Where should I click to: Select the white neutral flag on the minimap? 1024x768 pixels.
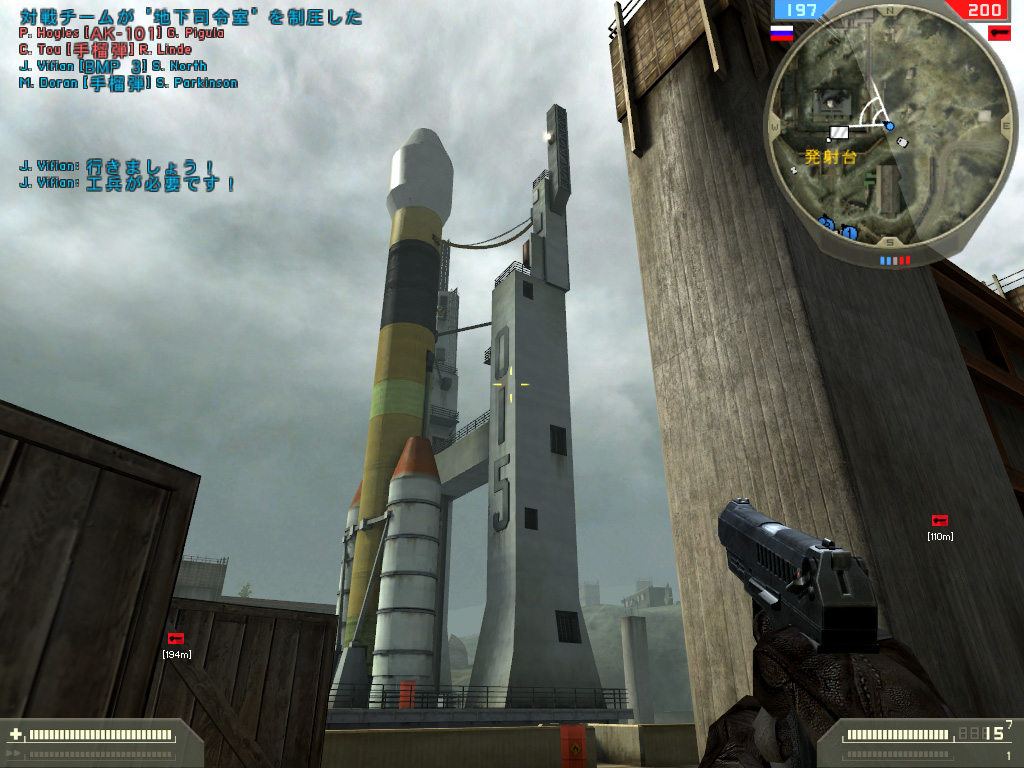838,132
